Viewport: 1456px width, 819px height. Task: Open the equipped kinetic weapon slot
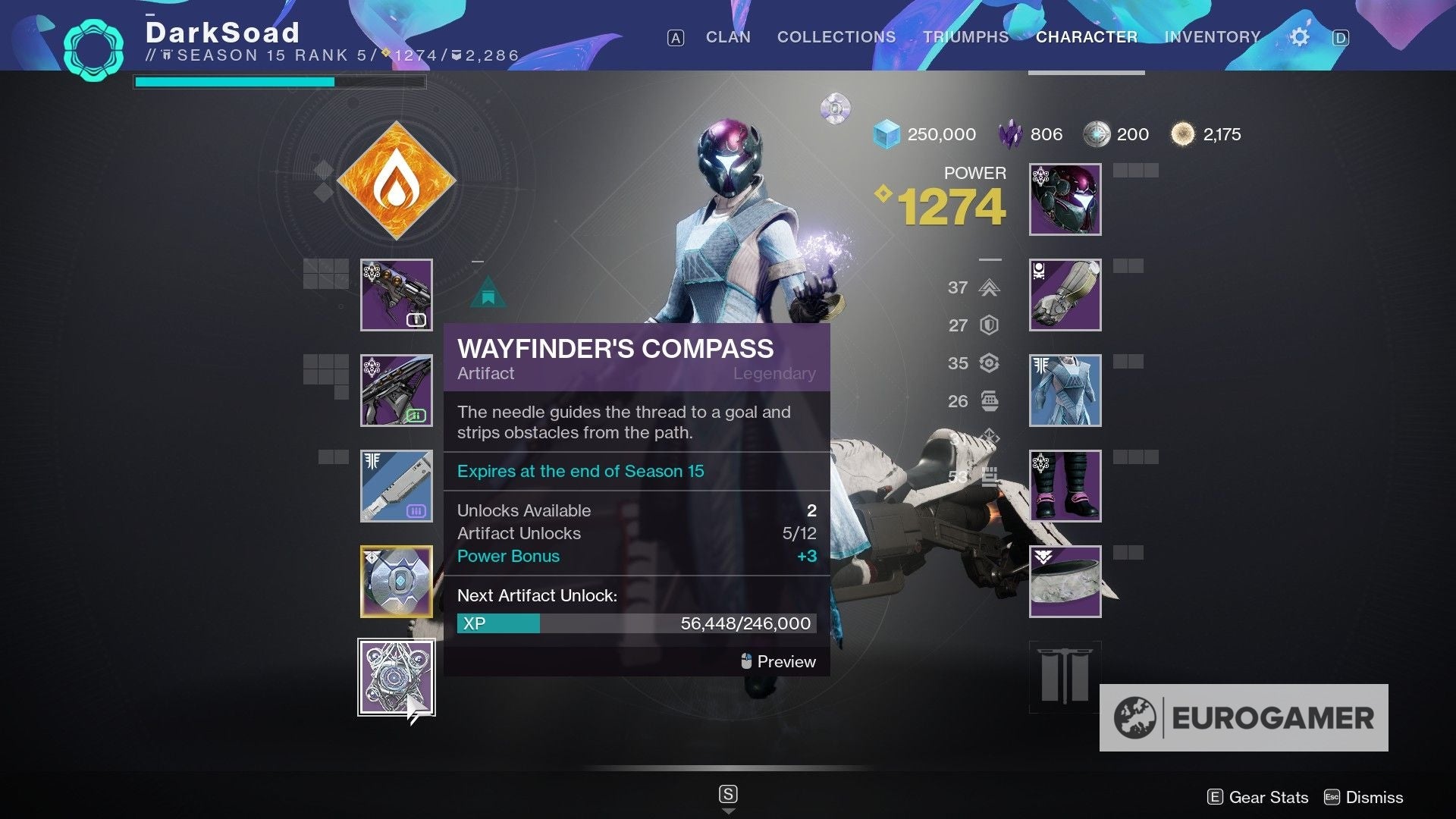click(x=395, y=295)
